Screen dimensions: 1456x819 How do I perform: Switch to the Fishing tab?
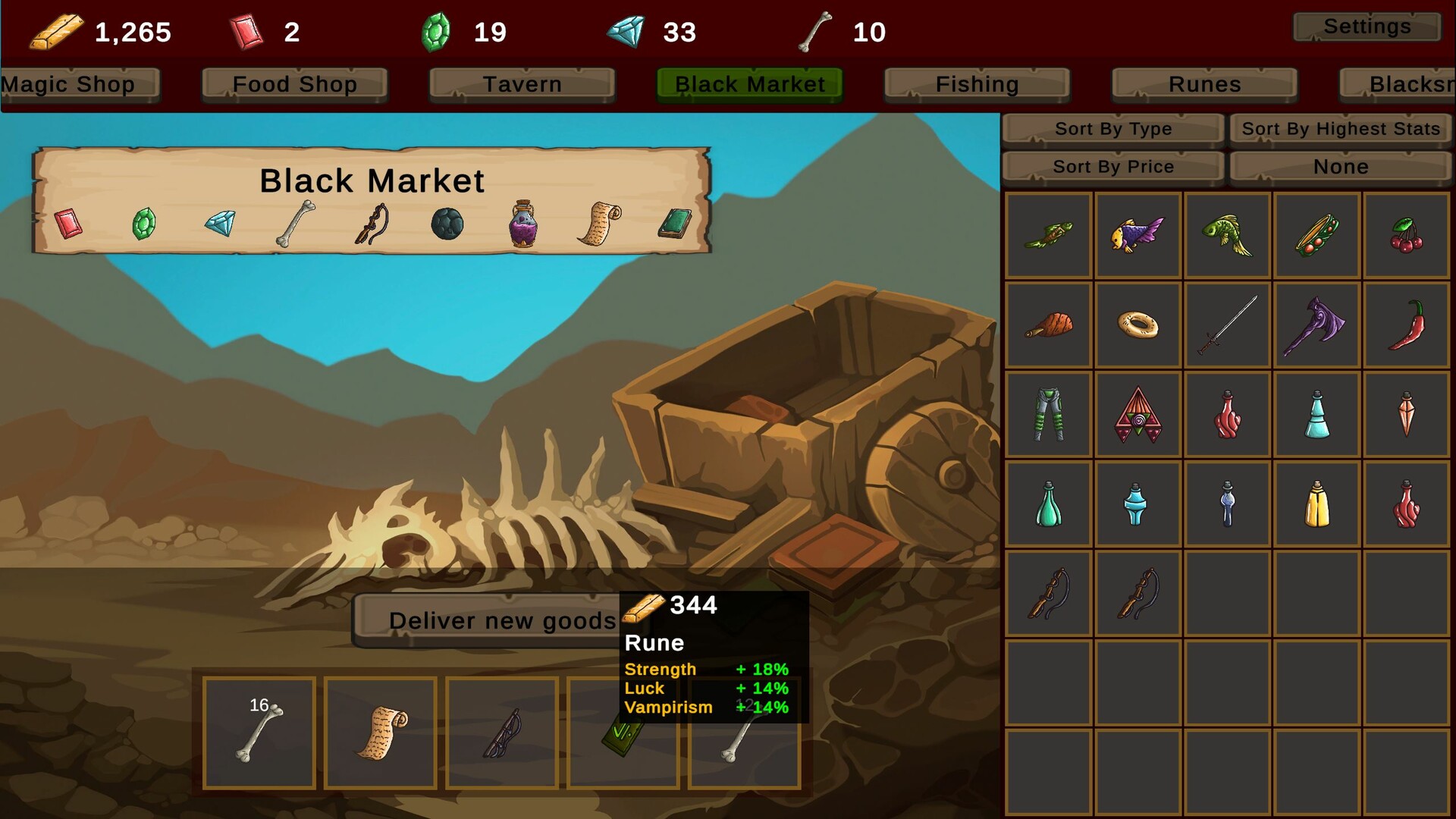[x=977, y=84]
